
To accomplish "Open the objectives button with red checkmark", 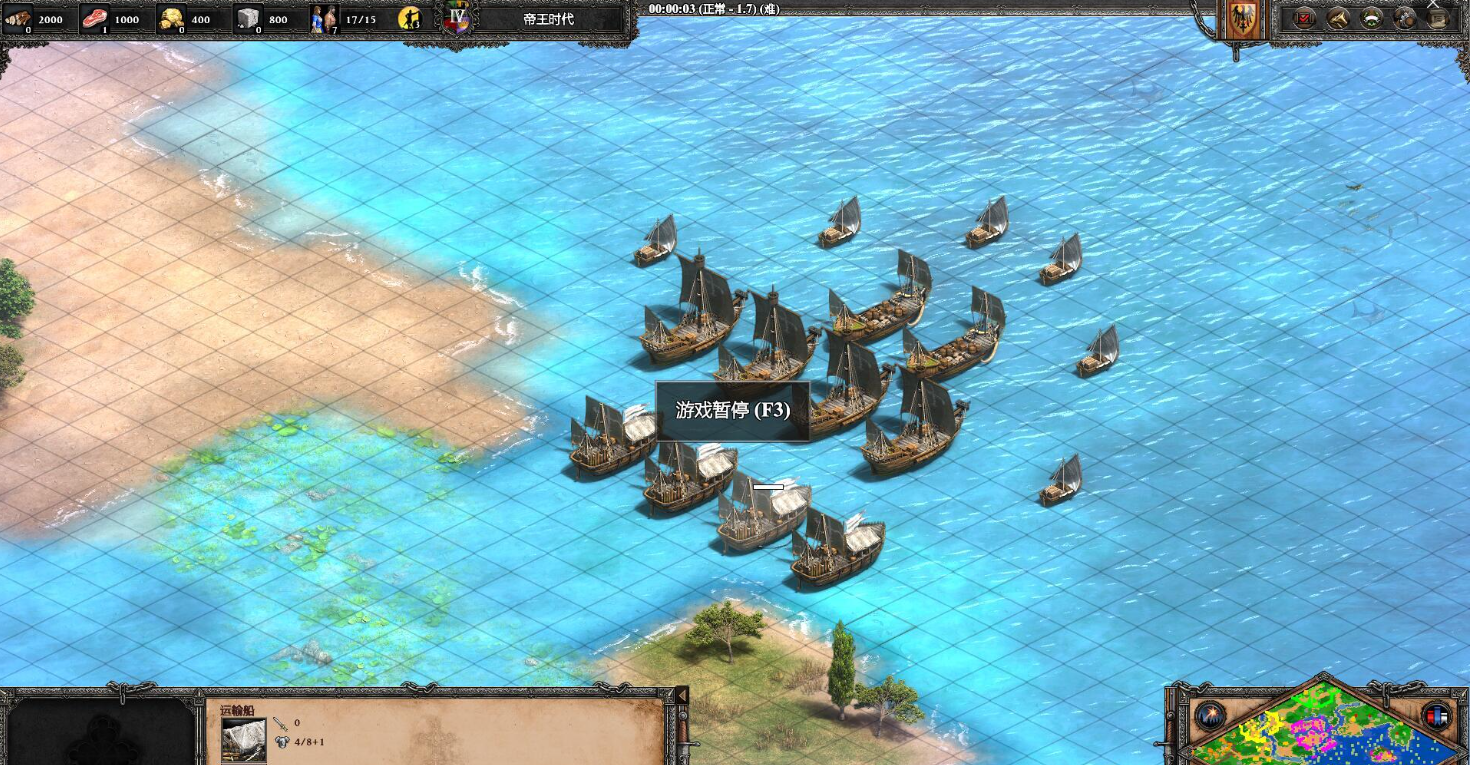I will 1305,18.
